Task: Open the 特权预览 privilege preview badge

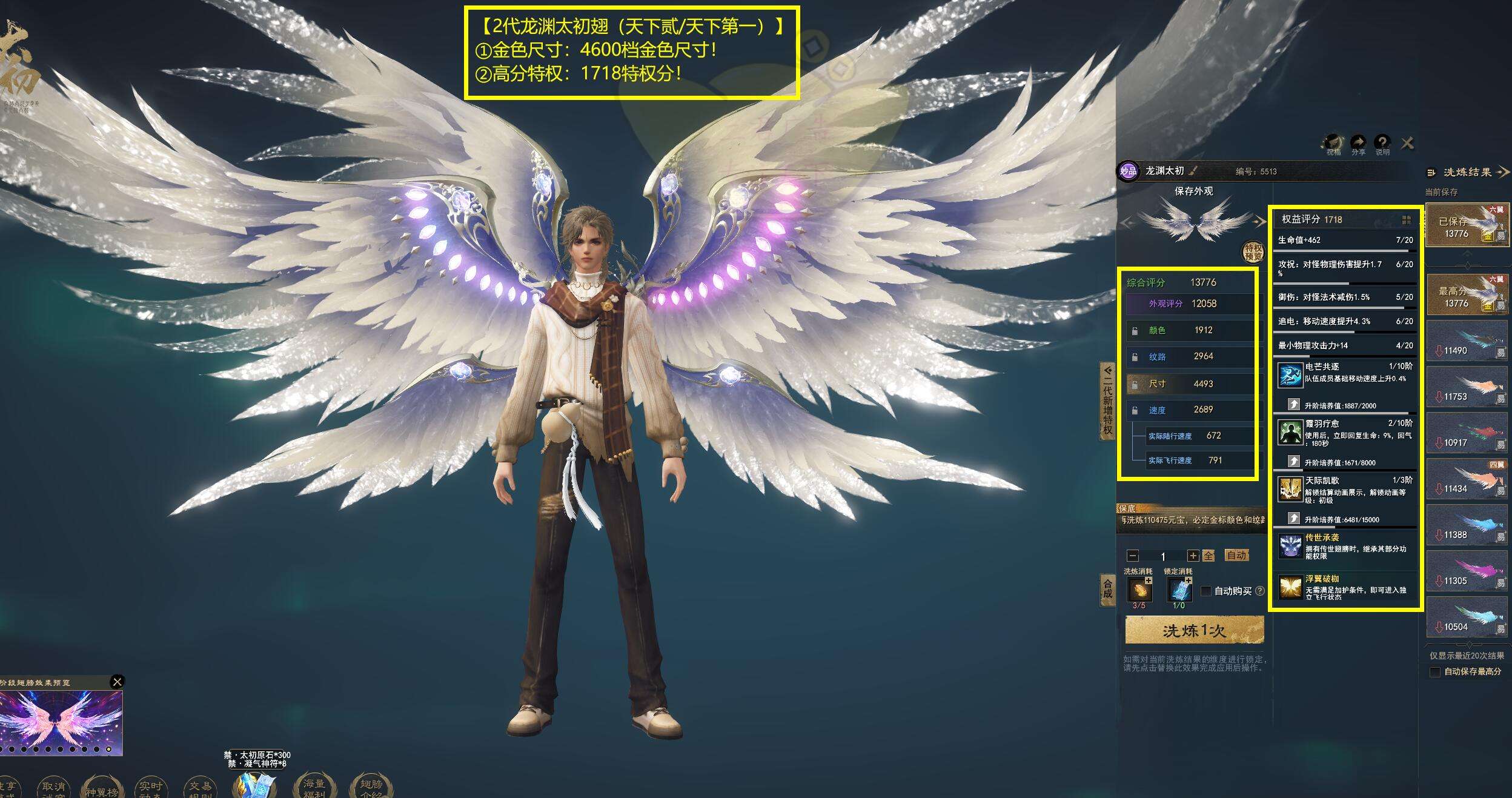Action: tap(1253, 251)
